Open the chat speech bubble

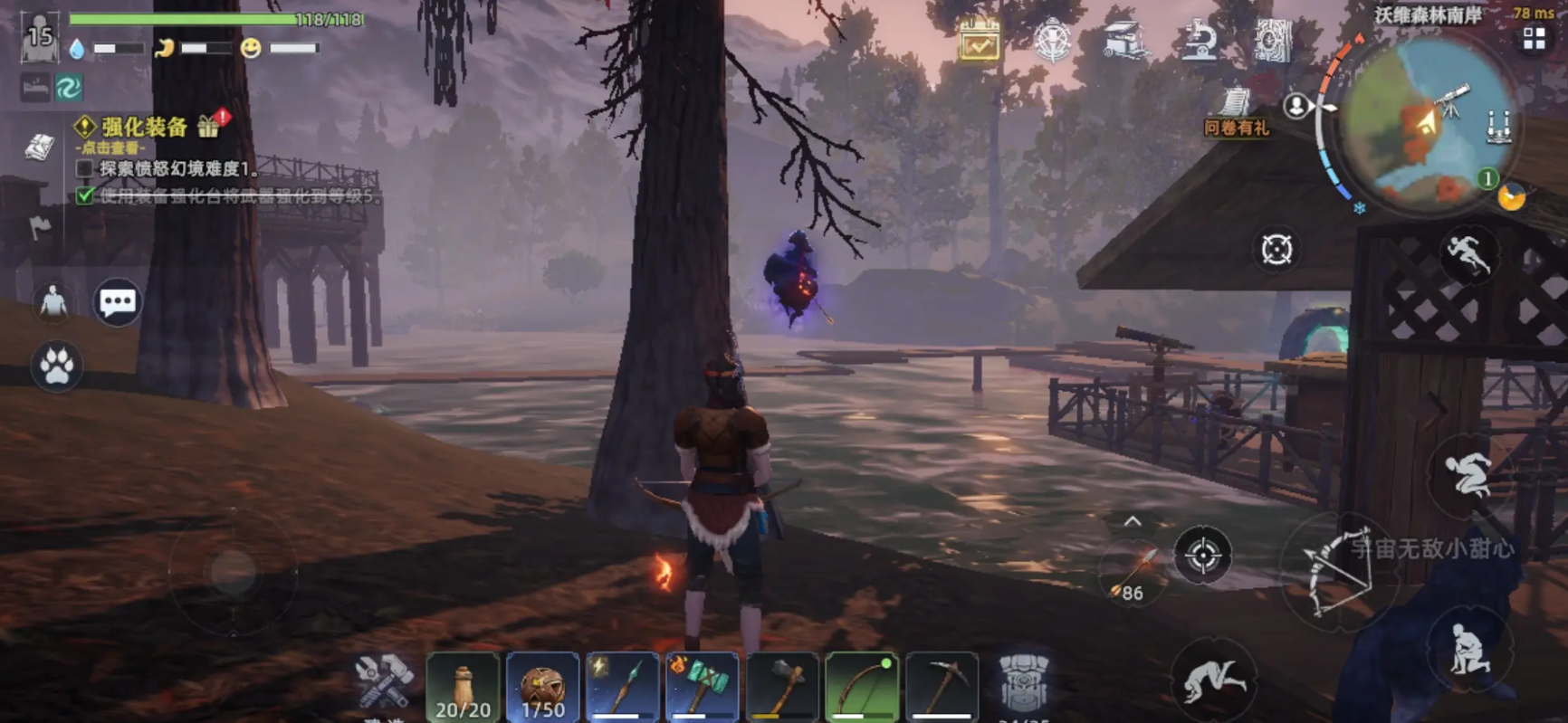pyautogui.click(x=118, y=302)
